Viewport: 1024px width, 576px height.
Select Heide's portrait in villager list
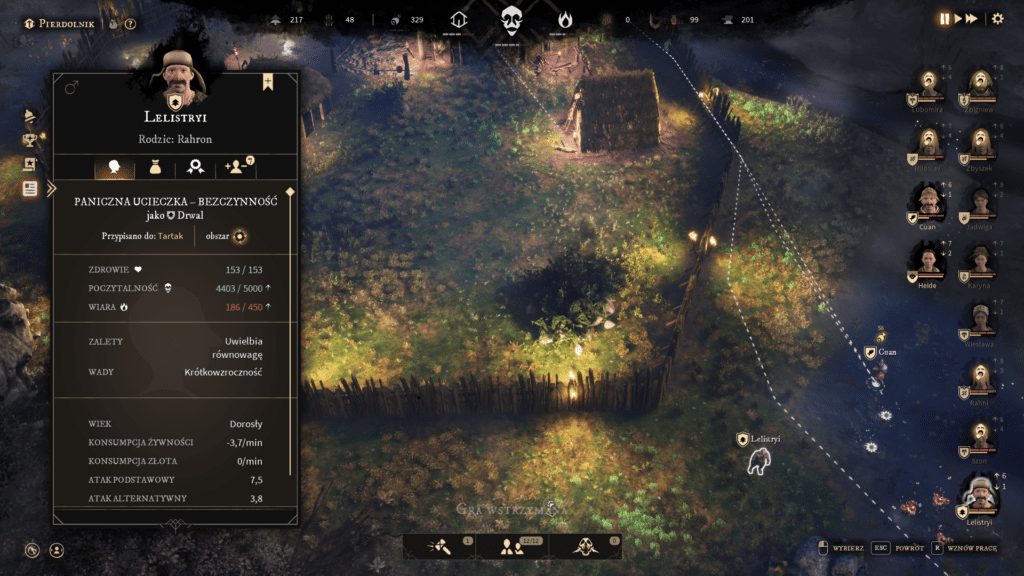pos(929,262)
